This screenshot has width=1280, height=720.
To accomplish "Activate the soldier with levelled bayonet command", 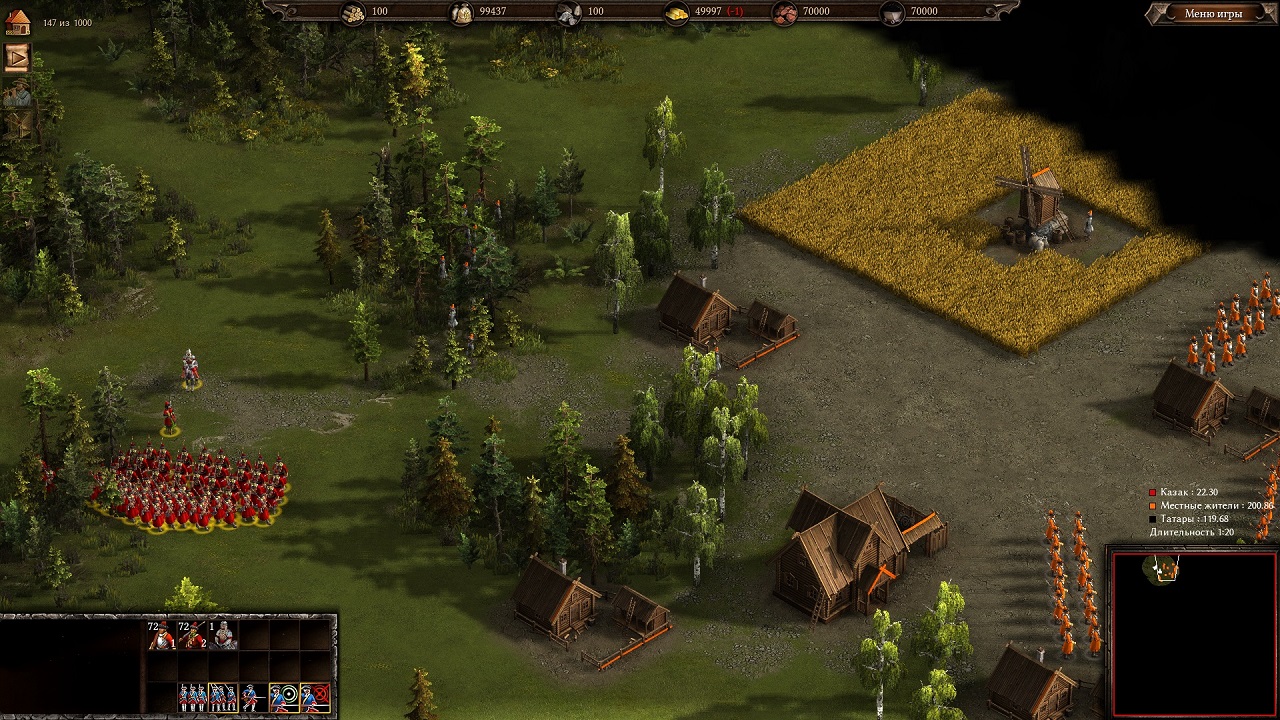I will (253, 696).
